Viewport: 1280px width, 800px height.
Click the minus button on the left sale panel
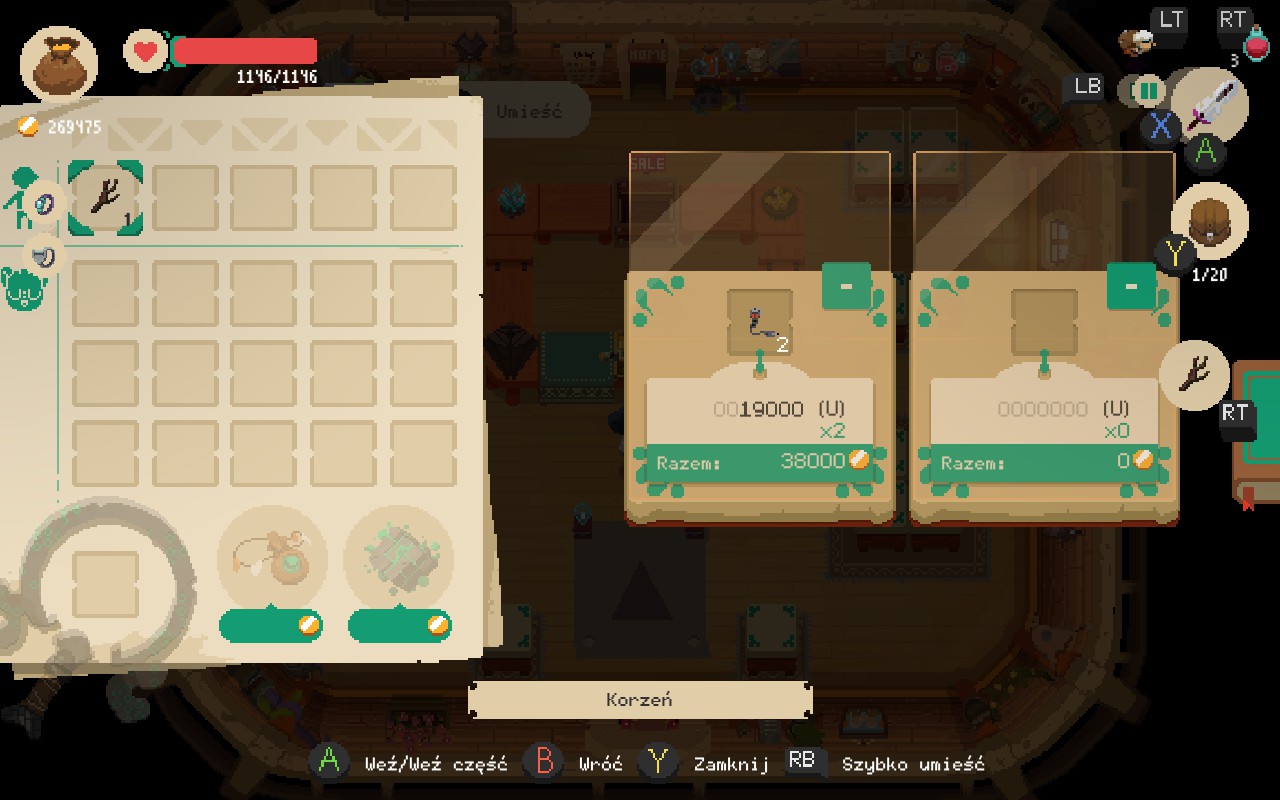[x=846, y=286]
